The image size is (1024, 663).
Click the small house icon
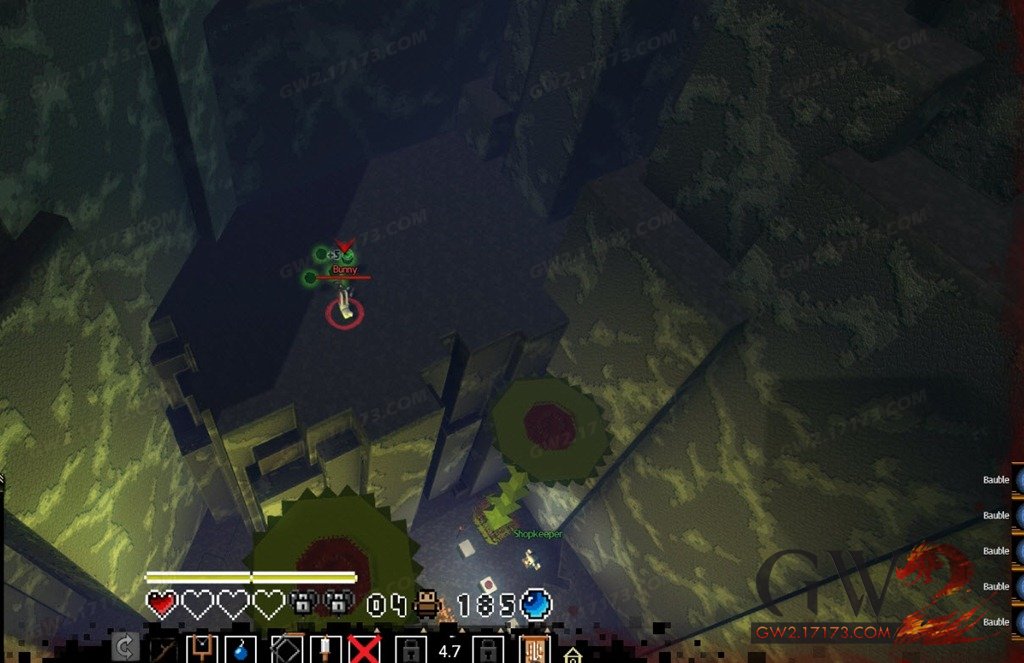coord(572,656)
